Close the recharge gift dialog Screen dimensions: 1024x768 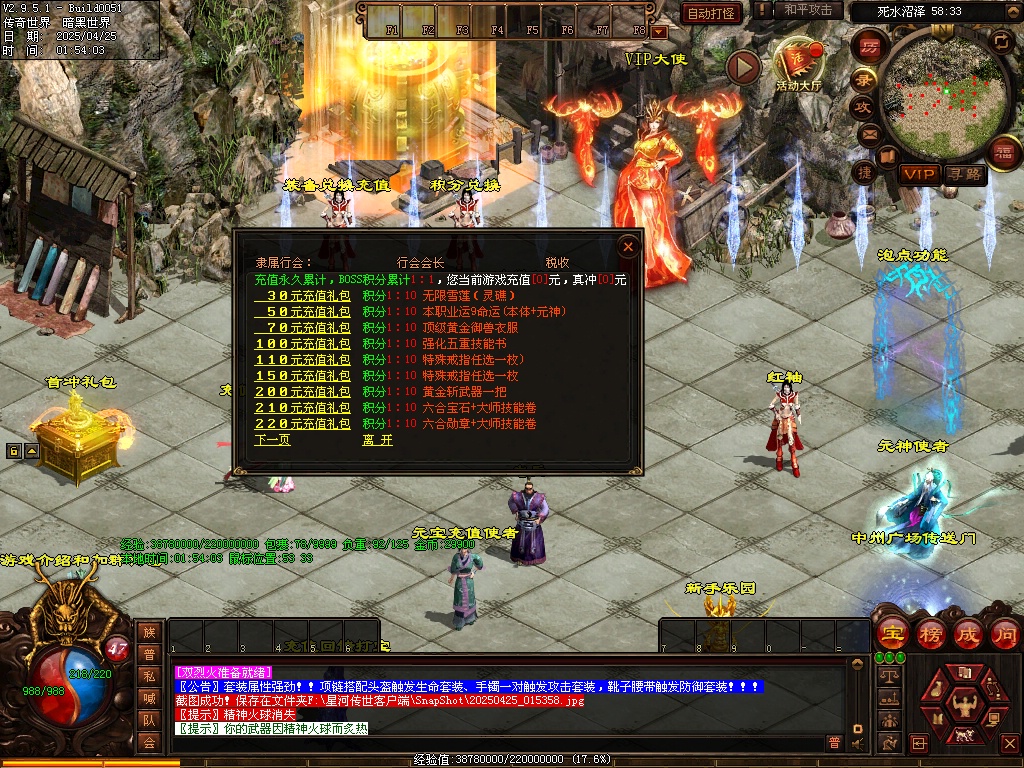(x=628, y=246)
